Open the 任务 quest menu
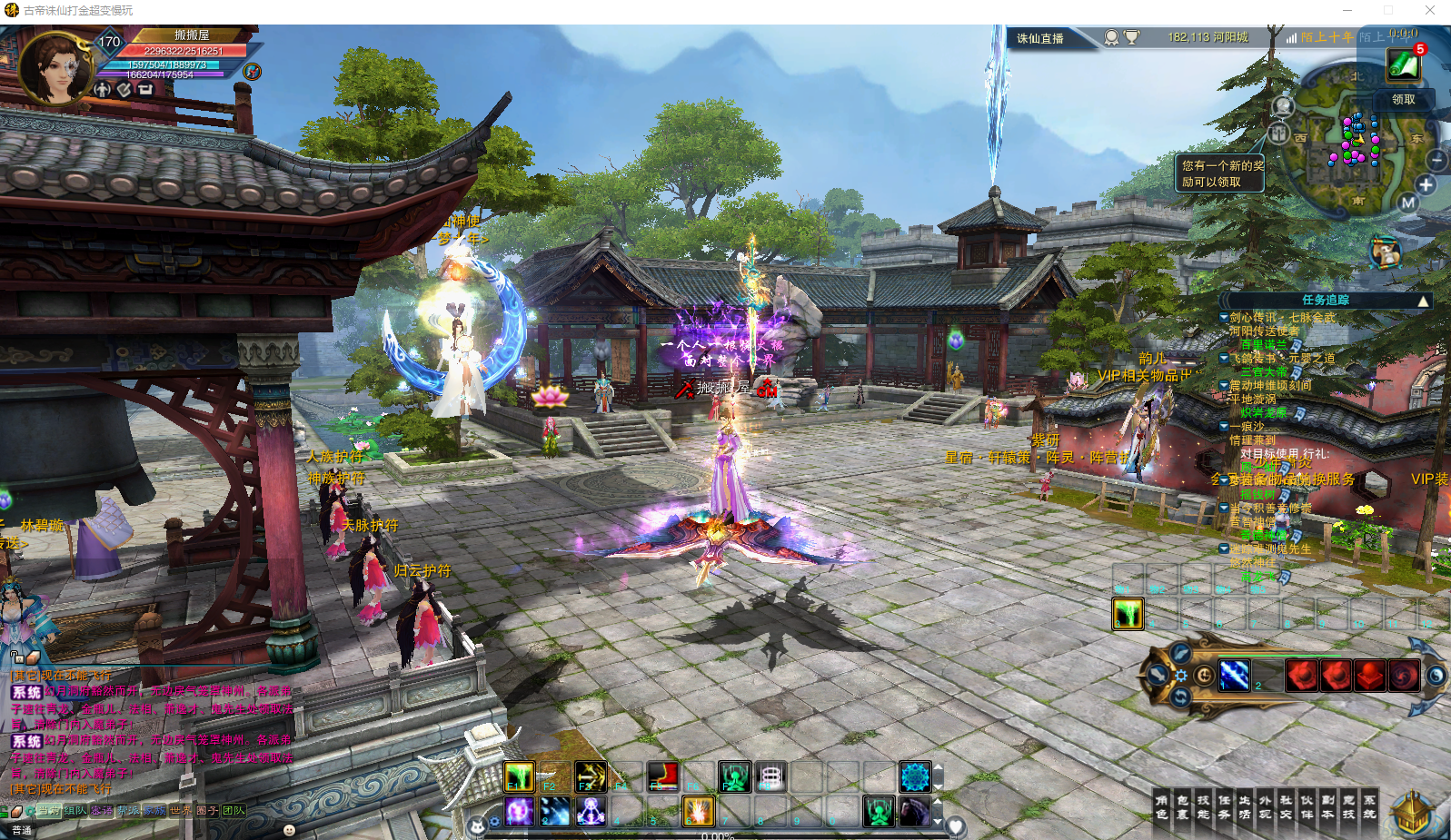The image size is (1451, 840). point(1224,807)
